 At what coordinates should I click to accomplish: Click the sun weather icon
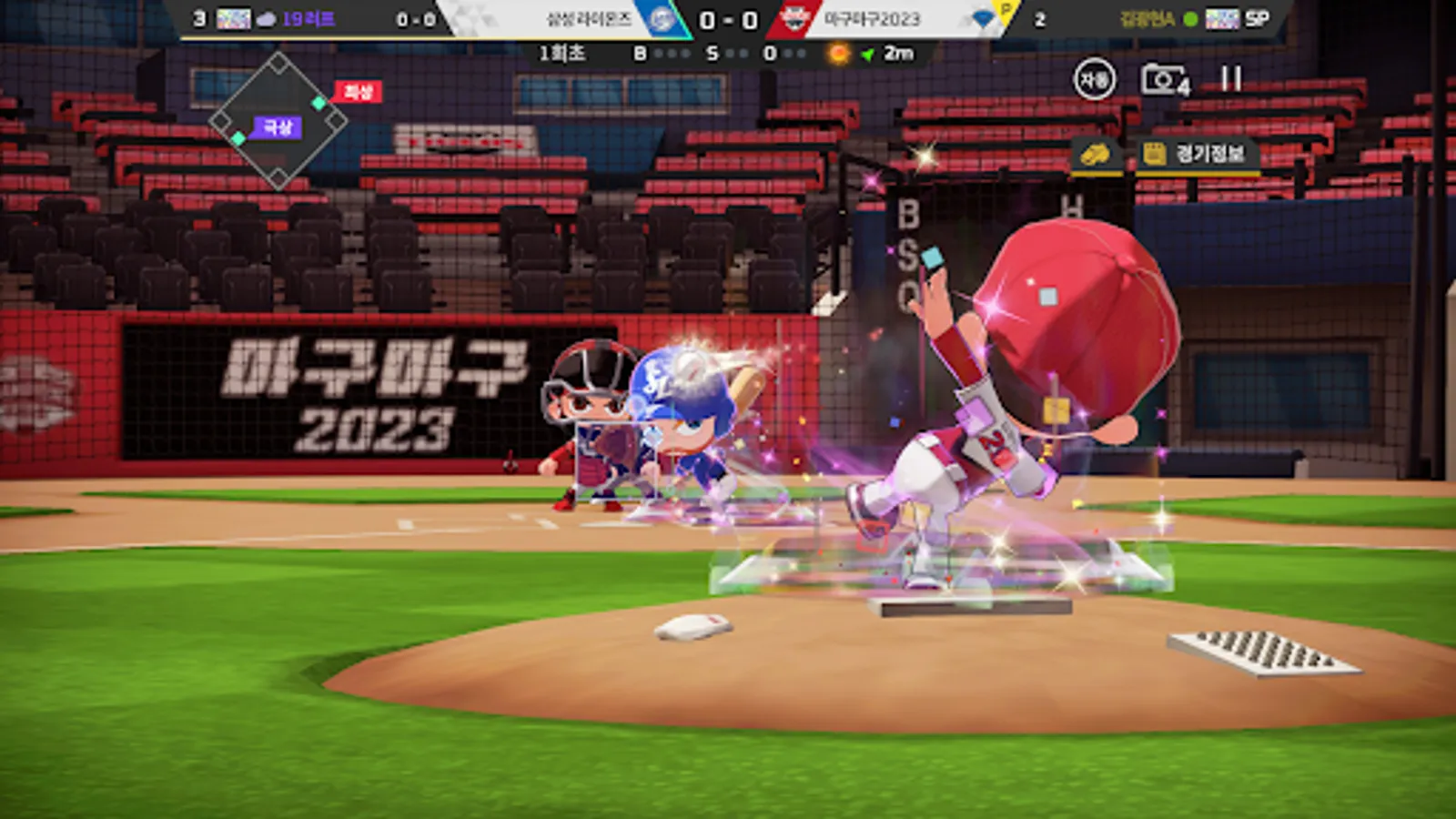[x=837, y=54]
